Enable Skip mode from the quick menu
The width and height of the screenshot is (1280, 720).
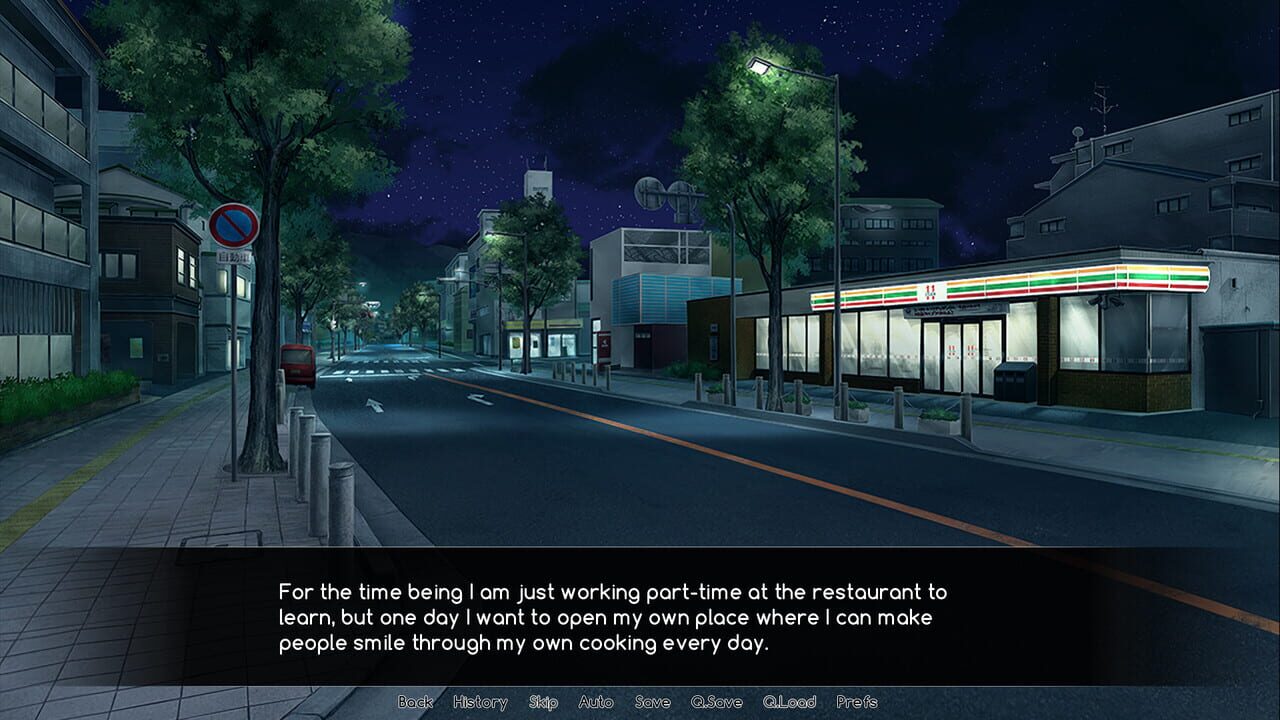click(545, 703)
